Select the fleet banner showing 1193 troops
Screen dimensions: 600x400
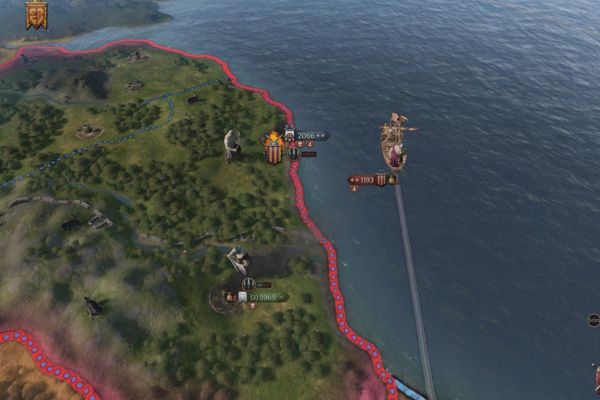click(368, 180)
